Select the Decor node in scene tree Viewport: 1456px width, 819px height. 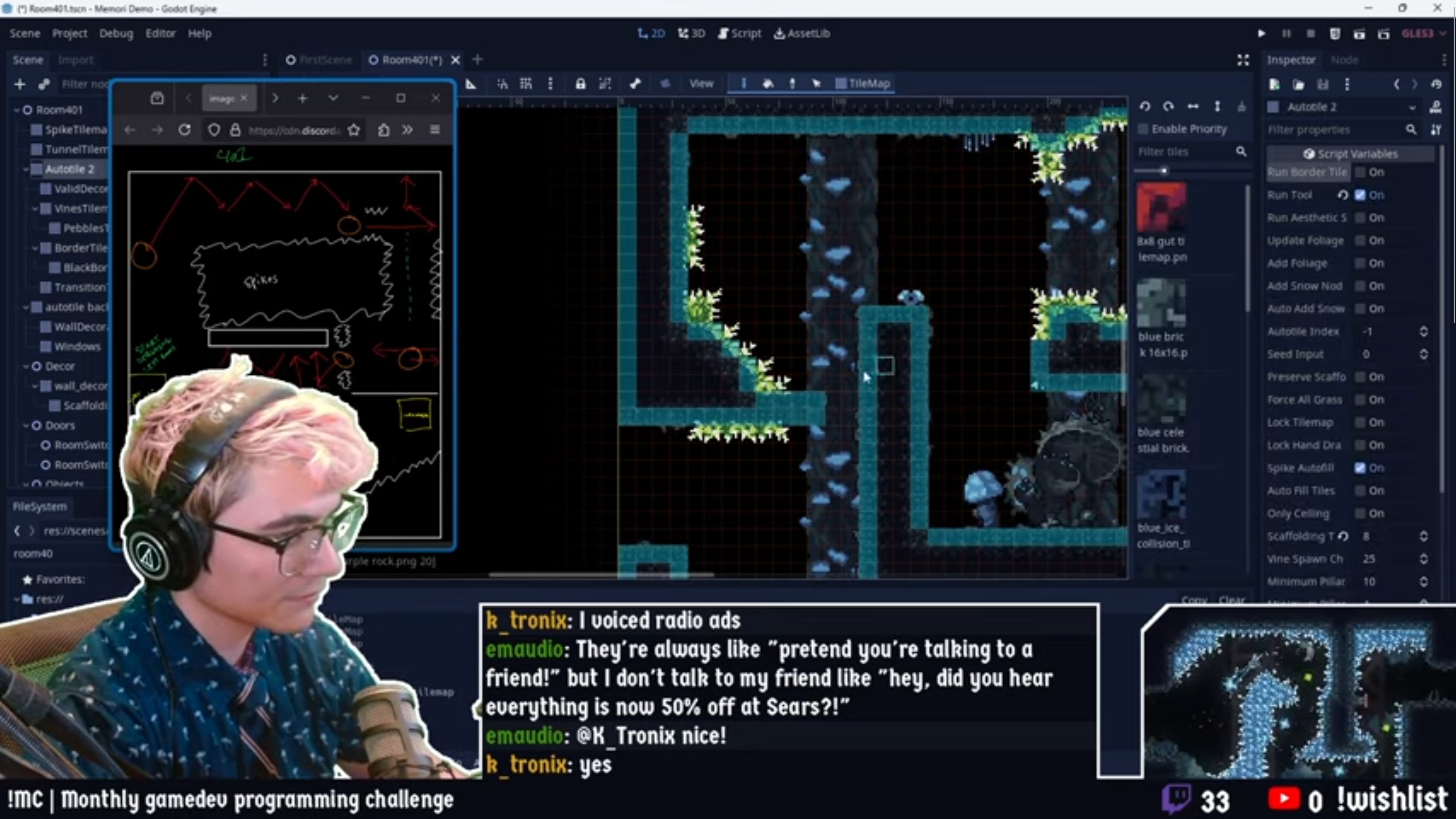pos(60,366)
